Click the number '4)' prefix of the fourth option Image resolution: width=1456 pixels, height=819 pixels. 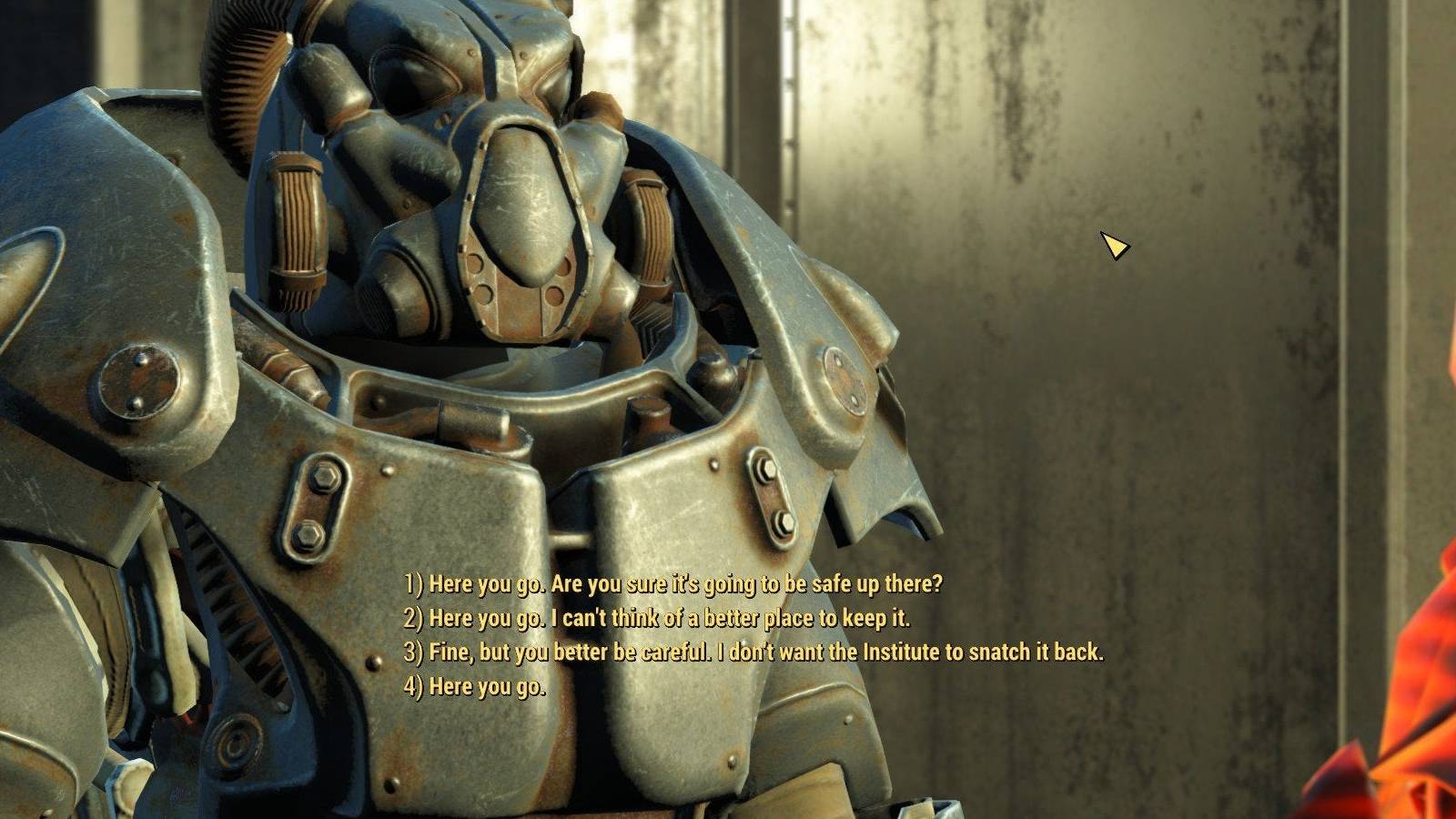(x=411, y=685)
